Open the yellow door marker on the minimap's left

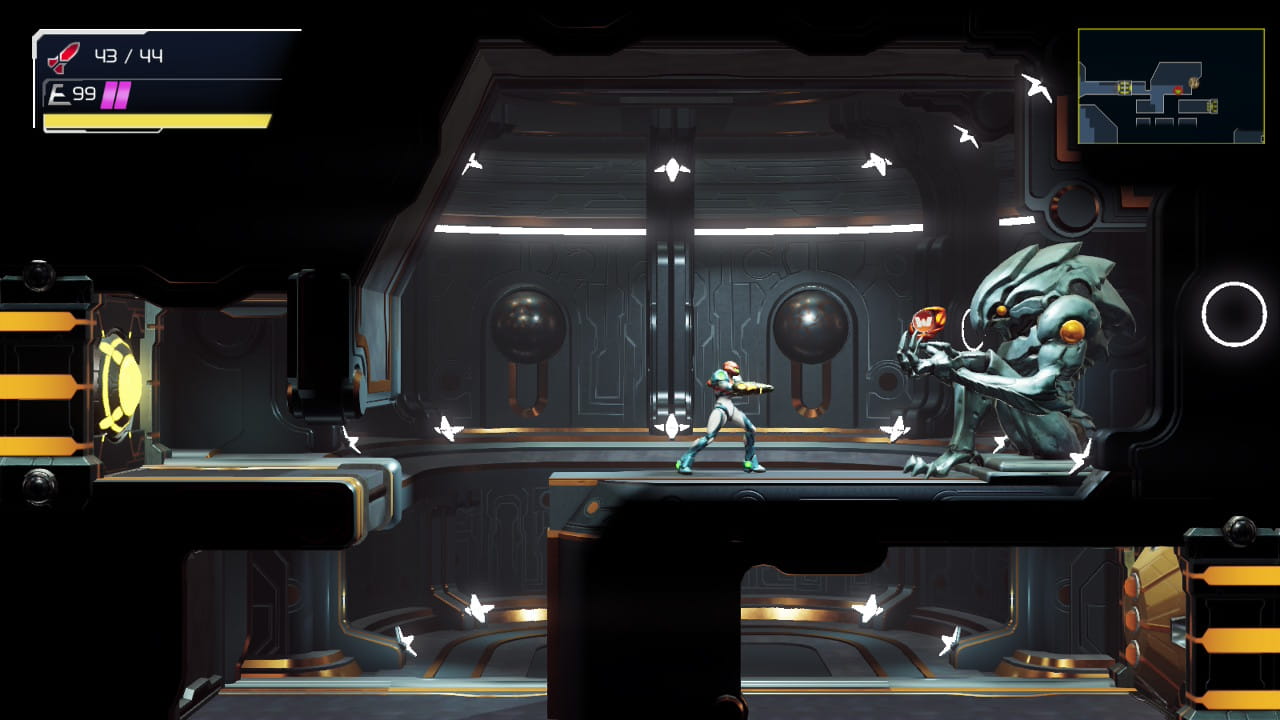tap(1125, 88)
